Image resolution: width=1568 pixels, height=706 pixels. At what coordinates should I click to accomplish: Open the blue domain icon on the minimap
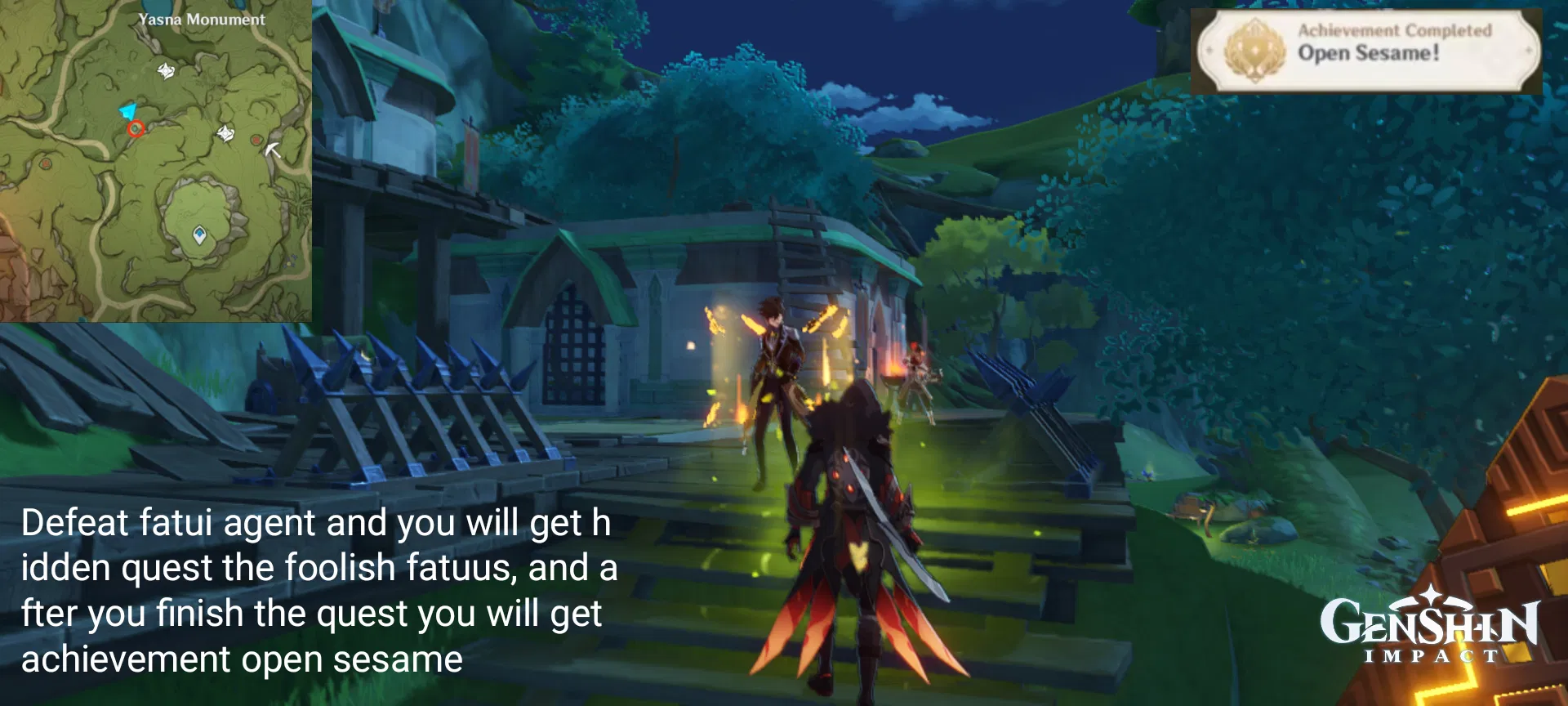click(199, 234)
